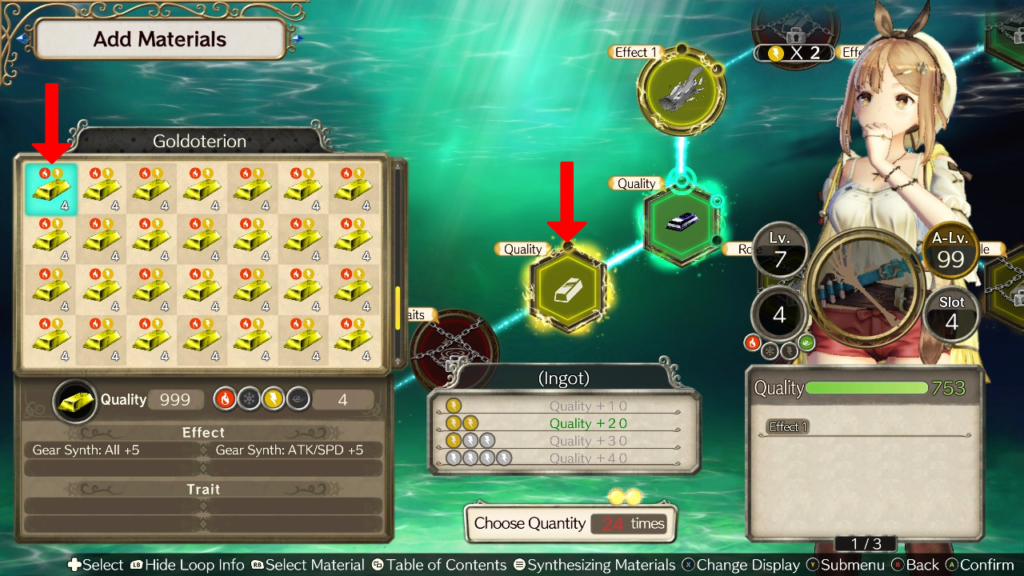This screenshot has height=576, width=1024.
Task: Select the highlighted Goldoterion material slot
Action: pos(51,189)
